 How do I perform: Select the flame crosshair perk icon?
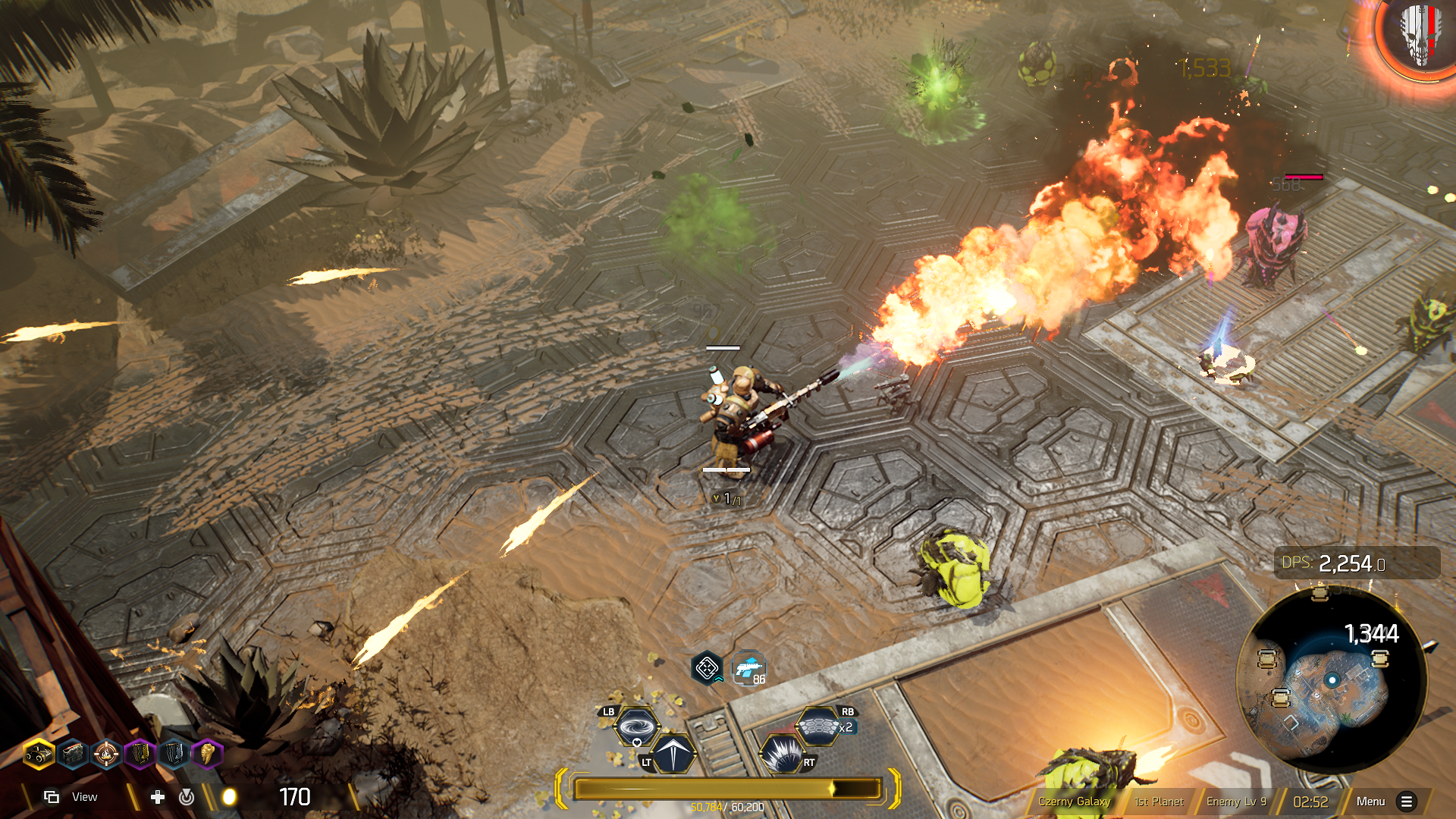[x=106, y=755]
